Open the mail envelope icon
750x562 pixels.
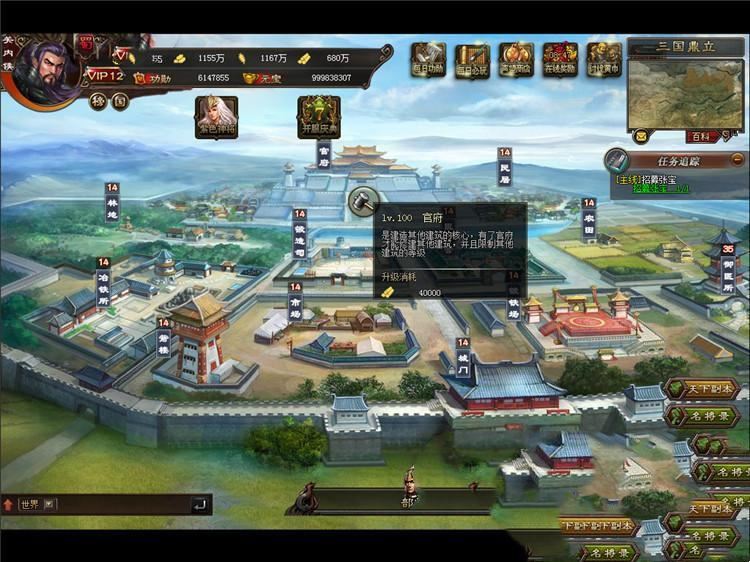pos(641,136)
